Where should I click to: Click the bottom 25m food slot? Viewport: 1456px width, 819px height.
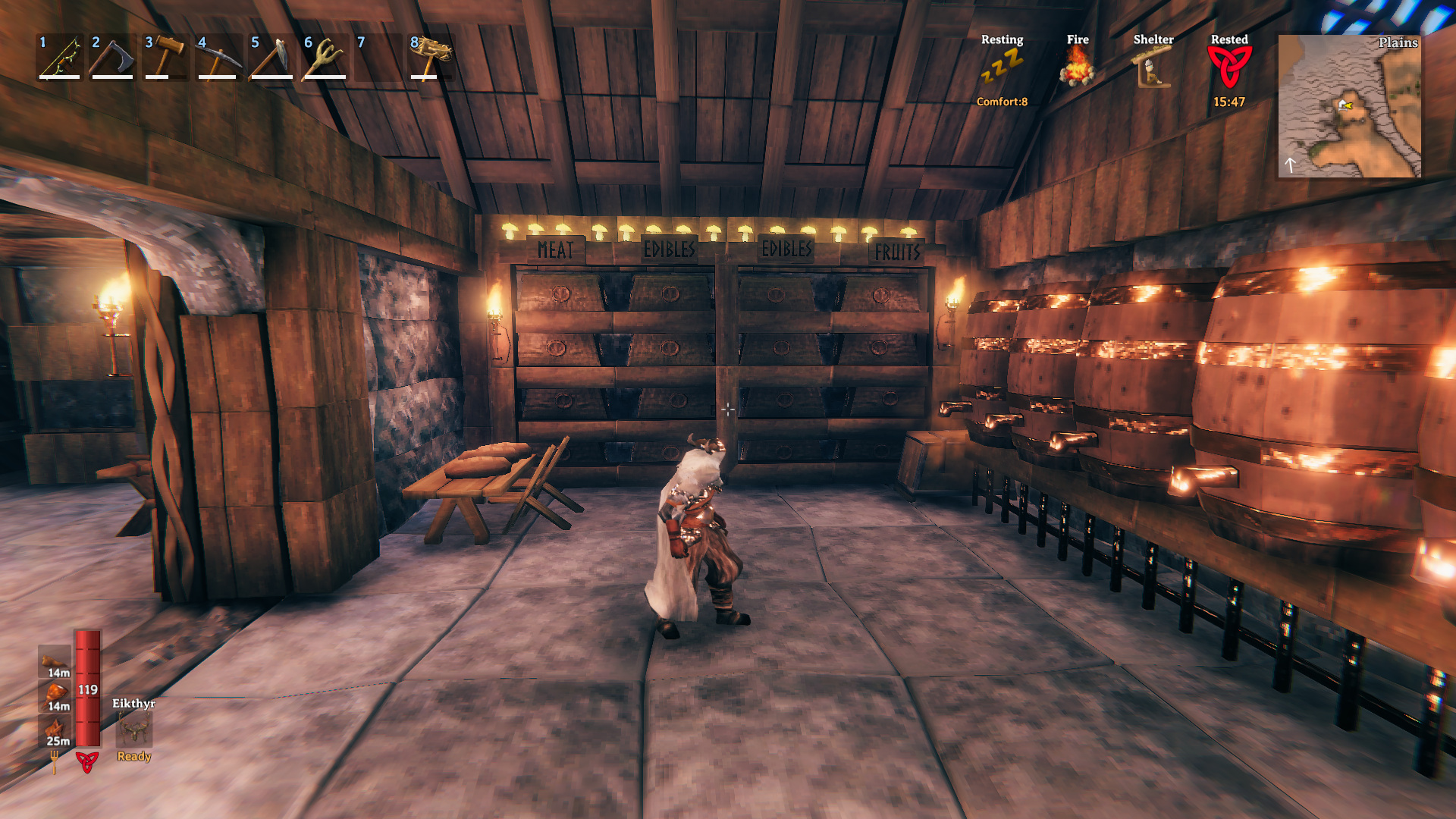click(x=55, y=730)
